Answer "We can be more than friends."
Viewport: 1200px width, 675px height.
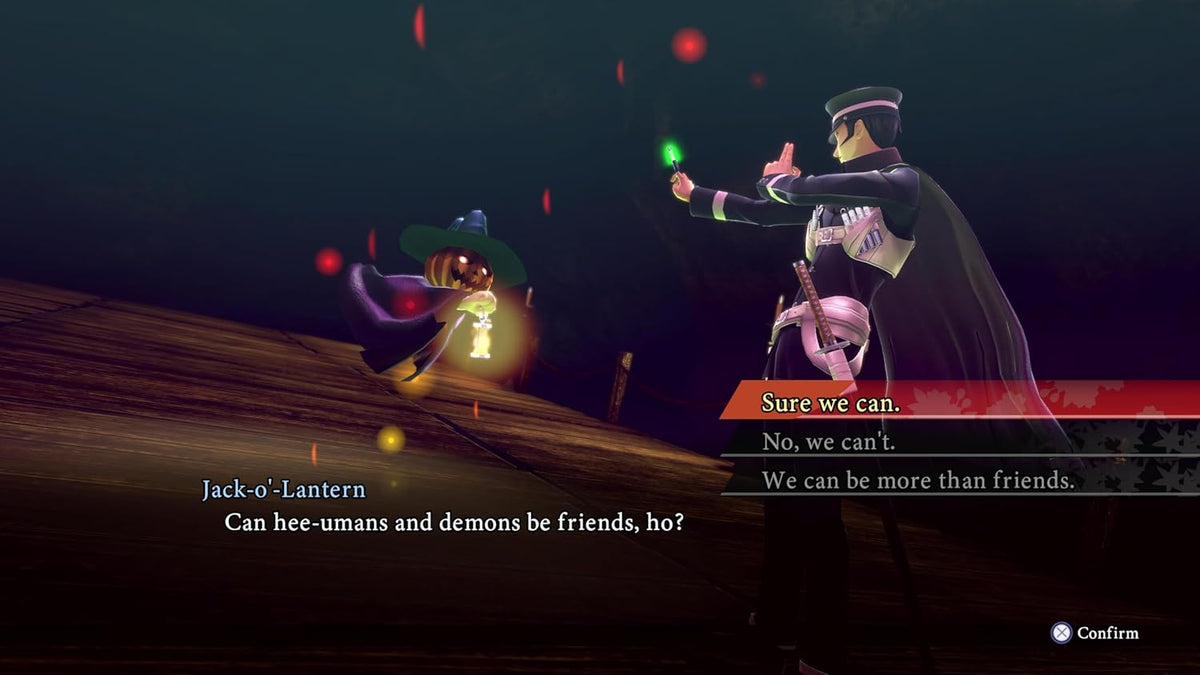point(918,480)
